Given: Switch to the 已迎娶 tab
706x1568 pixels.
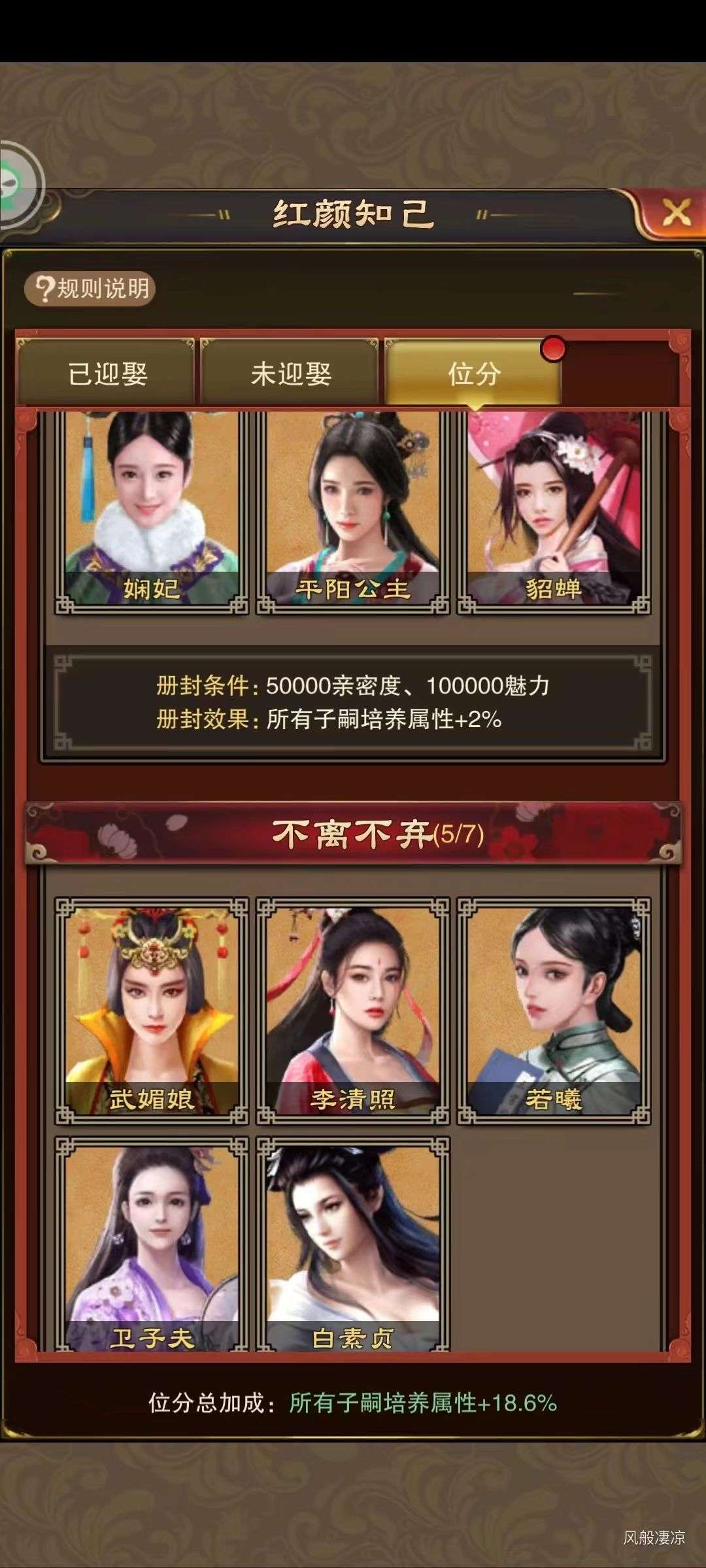Looking at the screenshot, I should click(106, 373).
